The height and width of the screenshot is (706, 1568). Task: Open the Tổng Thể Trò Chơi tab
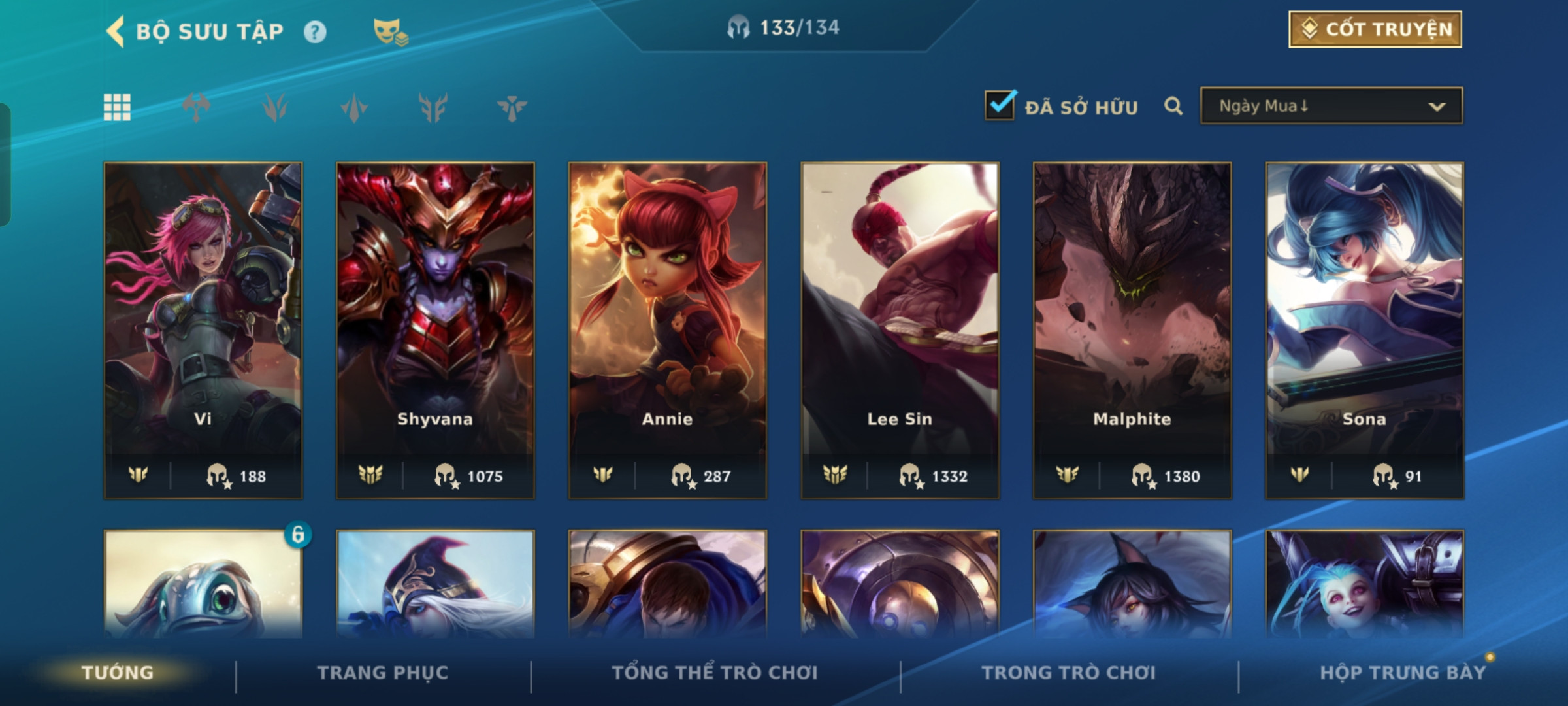715,673
